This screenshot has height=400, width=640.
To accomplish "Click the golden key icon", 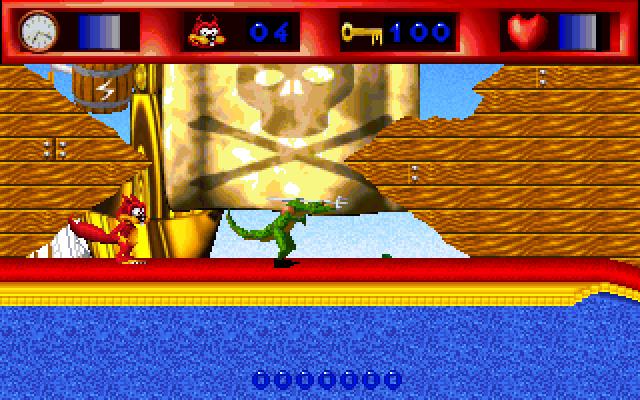I will (x=360, y=32).
